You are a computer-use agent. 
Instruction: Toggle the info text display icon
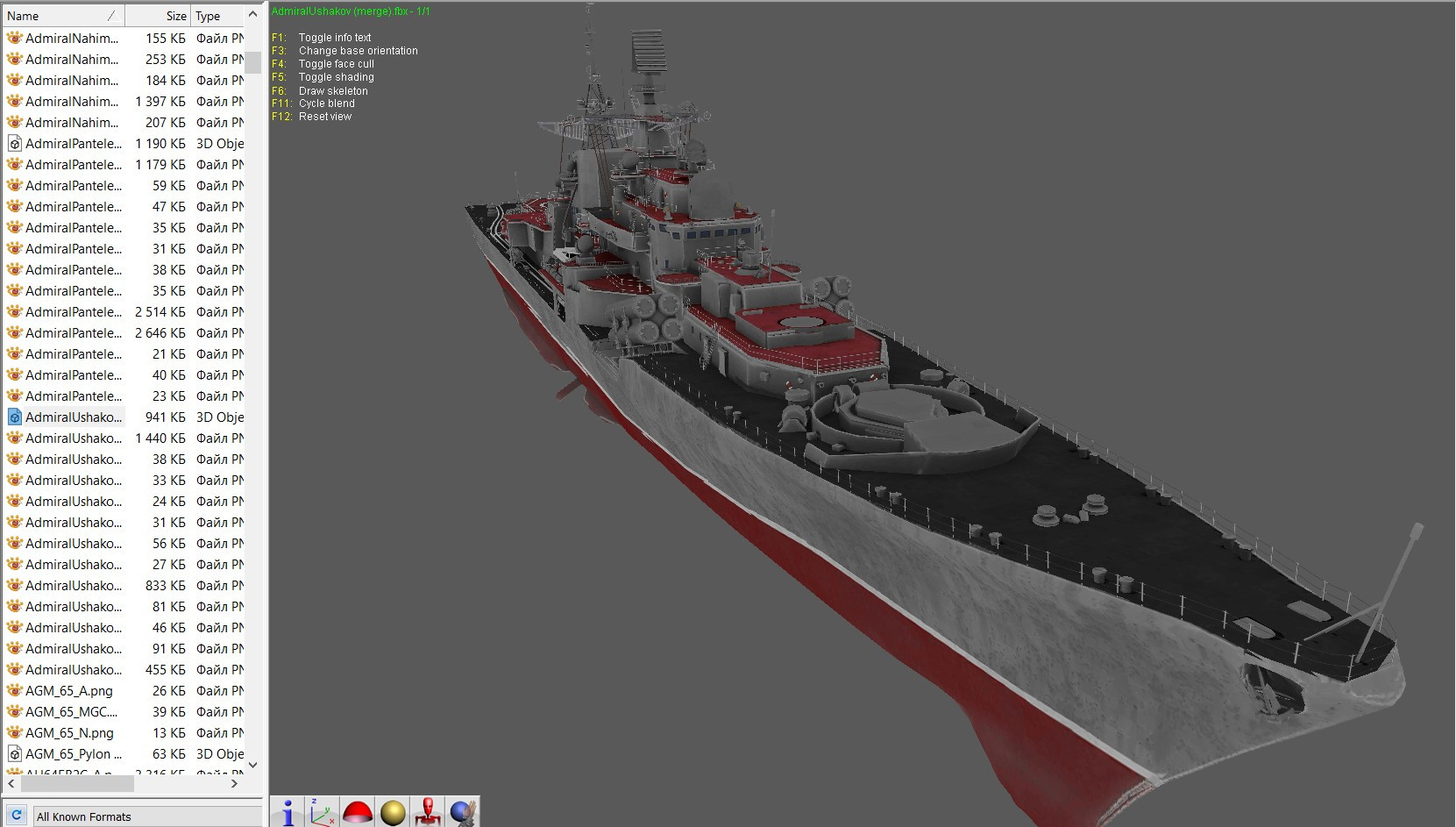[x=288, y=811]
